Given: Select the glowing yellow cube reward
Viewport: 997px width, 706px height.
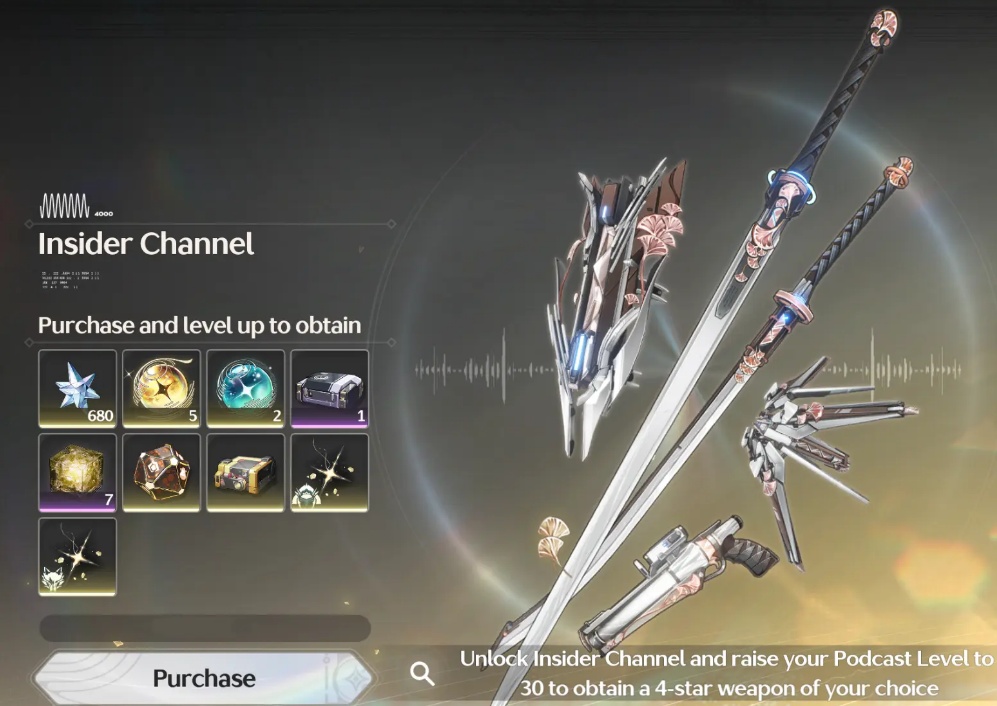Looking at the screenshot, I should pos(78,472).
